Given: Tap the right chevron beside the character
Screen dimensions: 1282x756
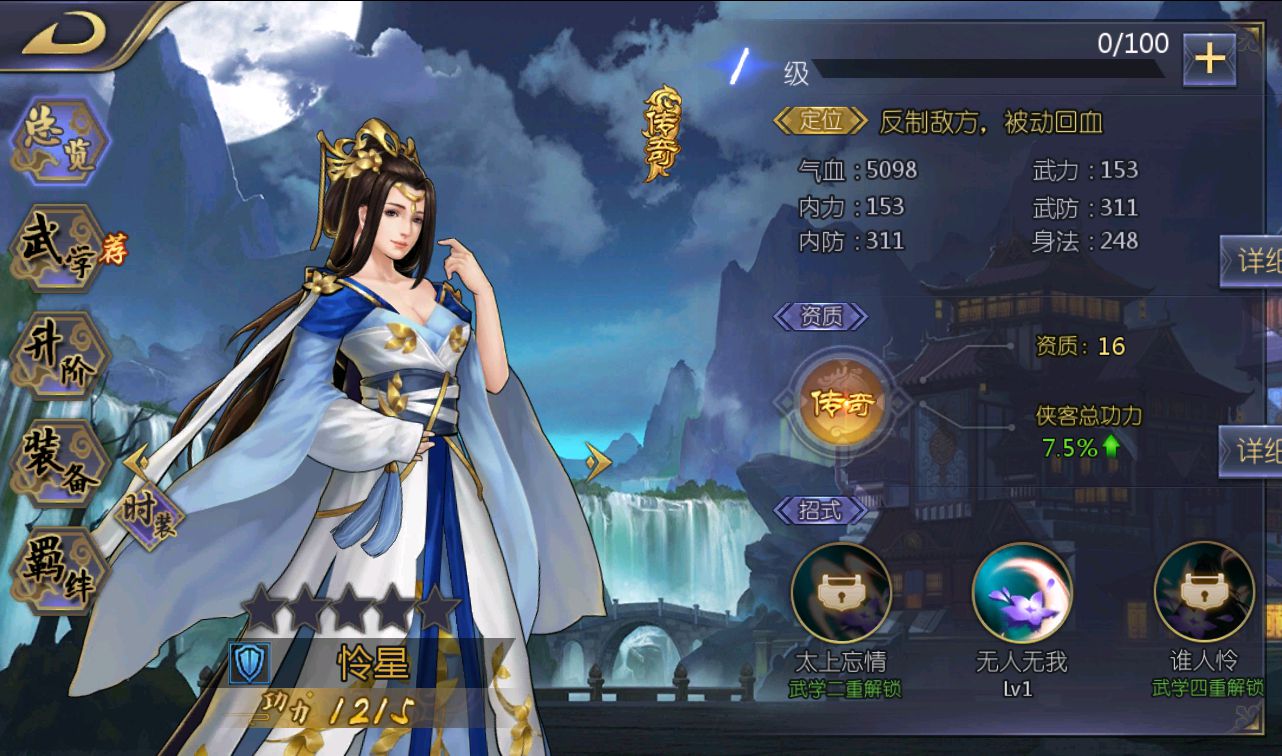Looking at the screenshot, I should 600,460.
